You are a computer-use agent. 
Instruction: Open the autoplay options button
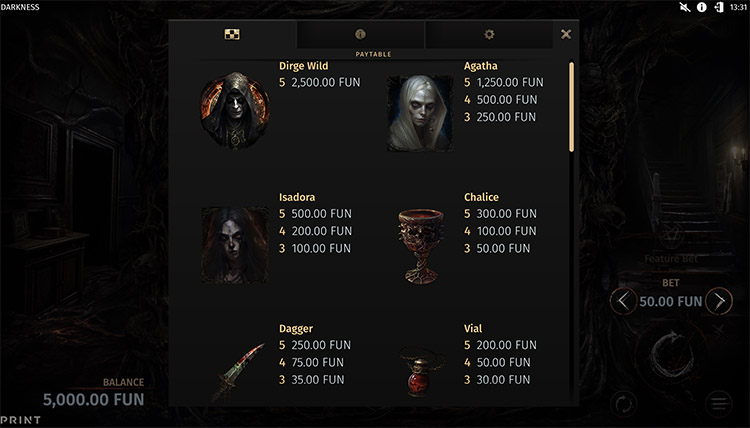pyautogui.click(x=623, y=404)
